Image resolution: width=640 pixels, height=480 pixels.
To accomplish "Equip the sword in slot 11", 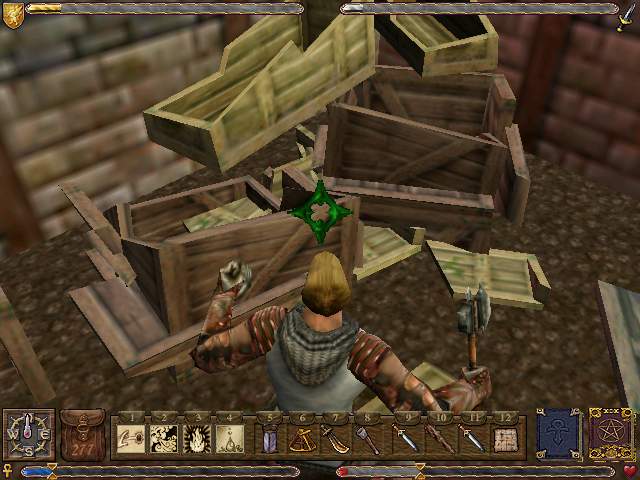I will pyautogui.click(x=473, y=438).
